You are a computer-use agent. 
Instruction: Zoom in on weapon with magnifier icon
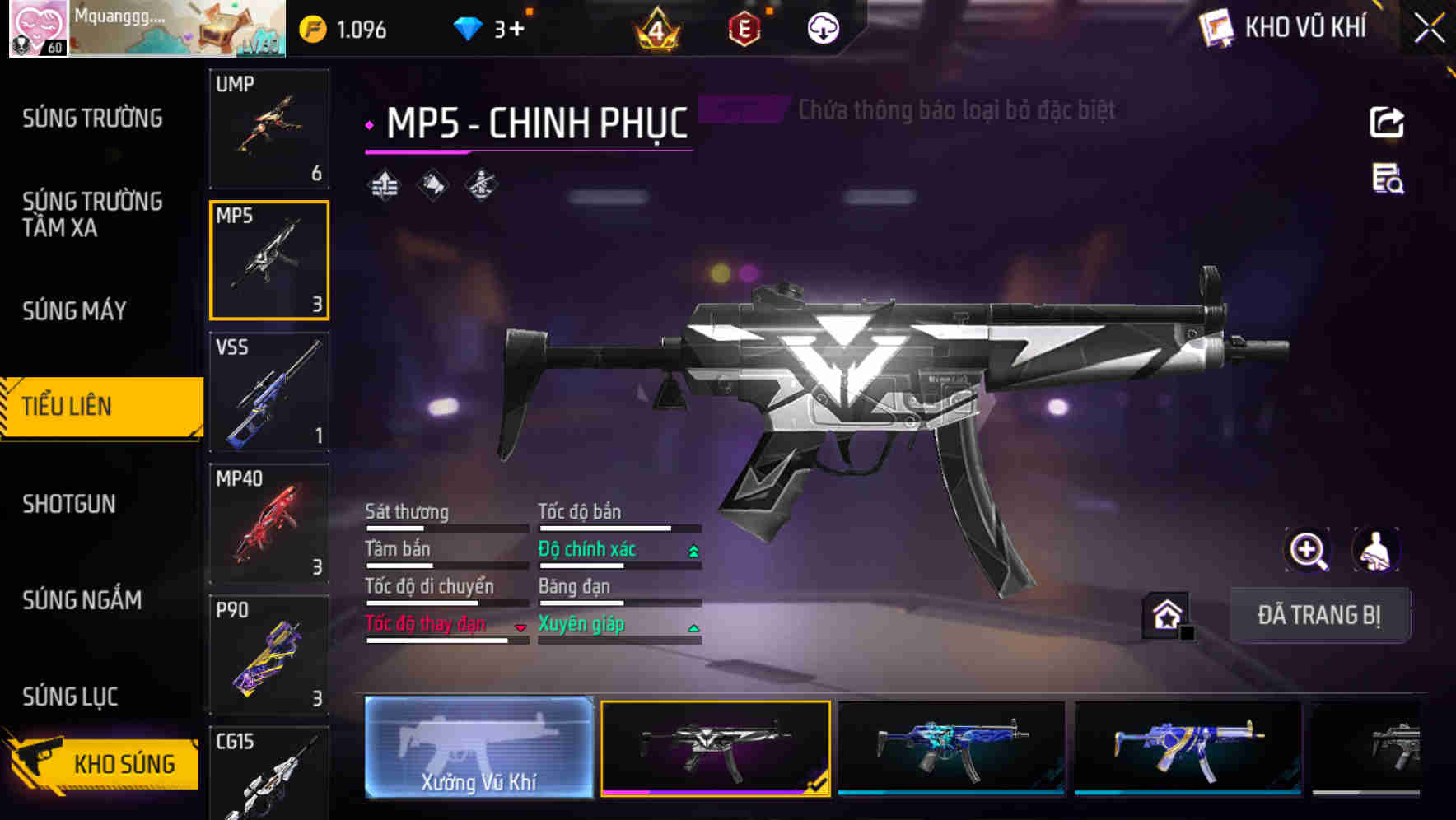coord(1308,550)
